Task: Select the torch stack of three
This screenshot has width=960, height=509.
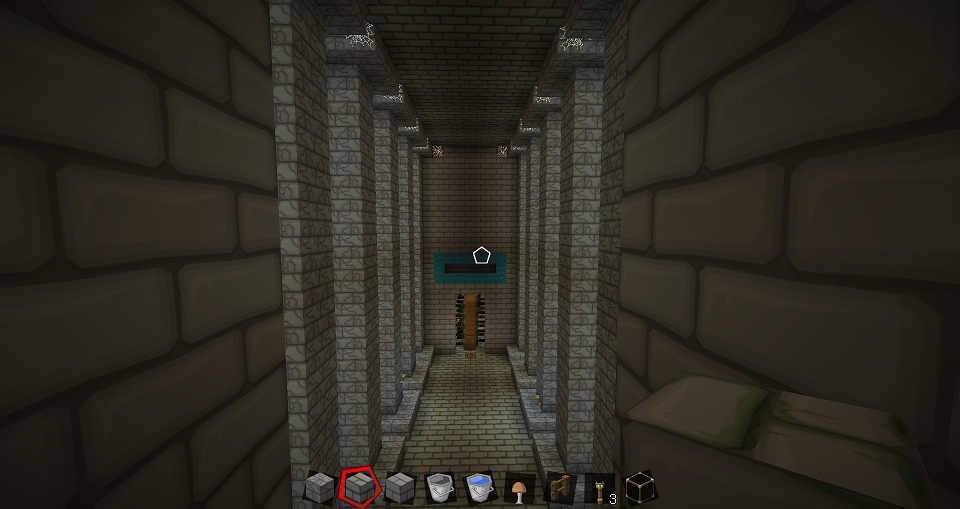Action: pyautogui.click(x=599, y=488)
